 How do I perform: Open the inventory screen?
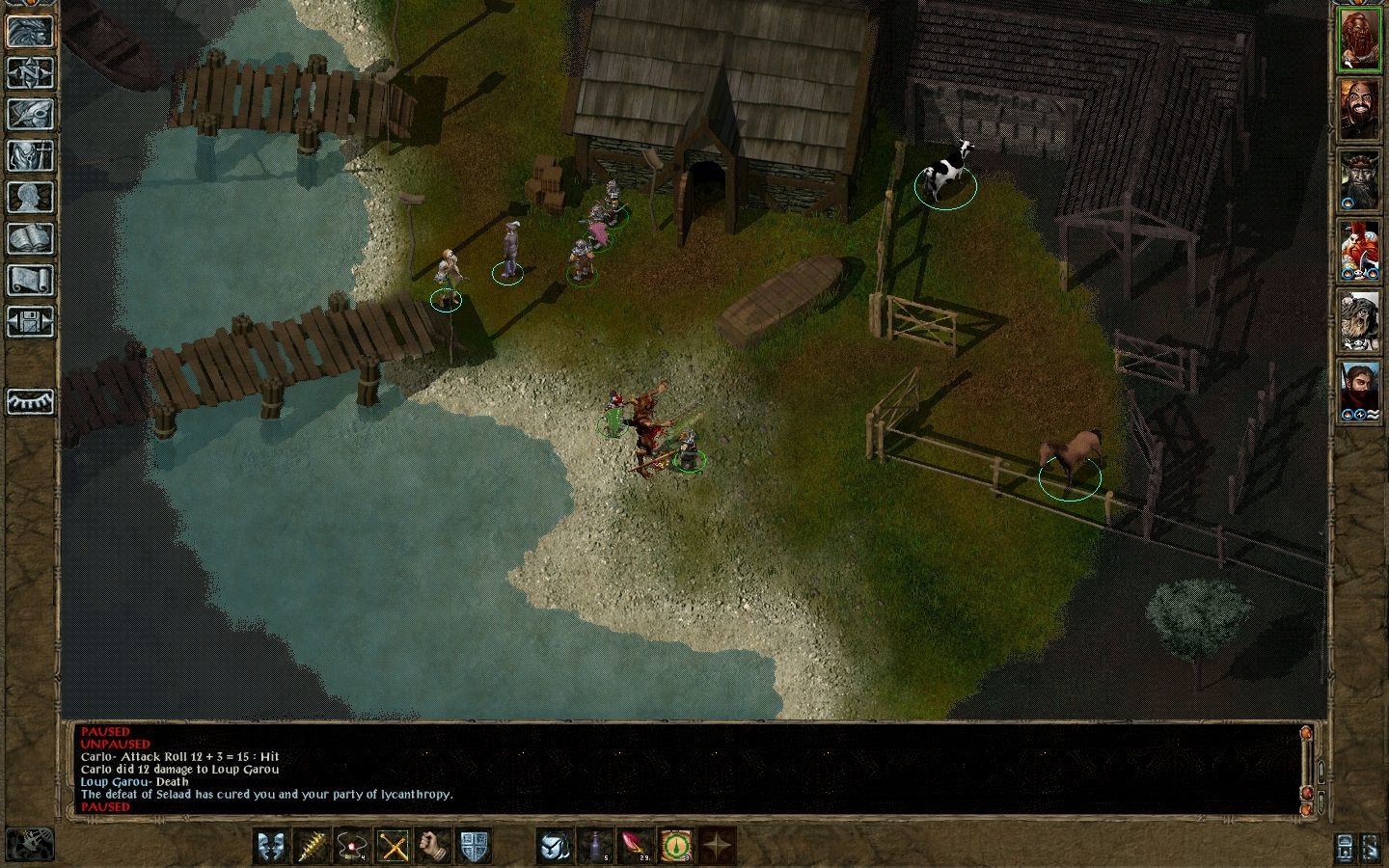30,156
